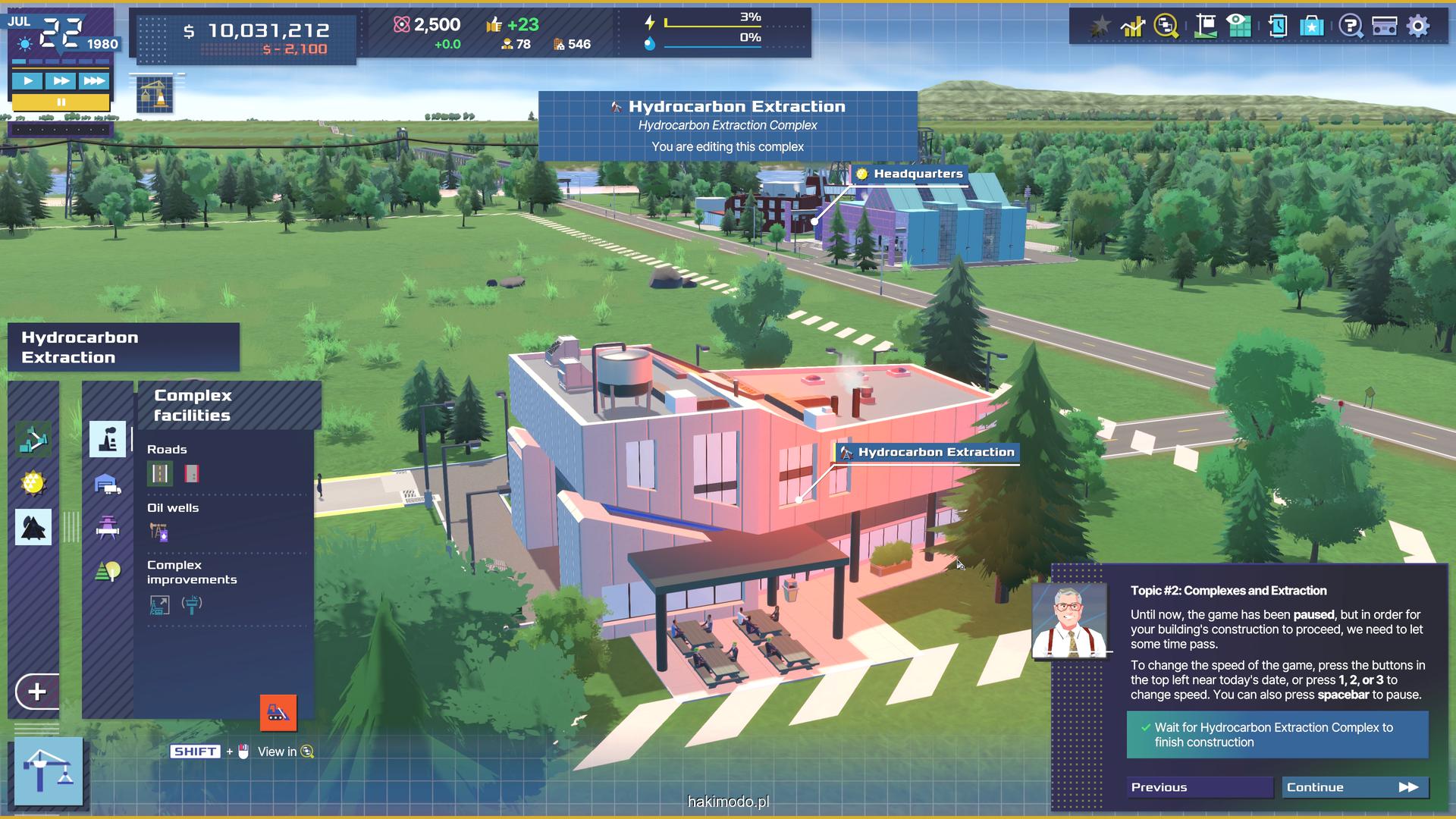This screenshot has width=1456, height=819.
Task: Open the crane build menu button
Action: pos(49,770)
